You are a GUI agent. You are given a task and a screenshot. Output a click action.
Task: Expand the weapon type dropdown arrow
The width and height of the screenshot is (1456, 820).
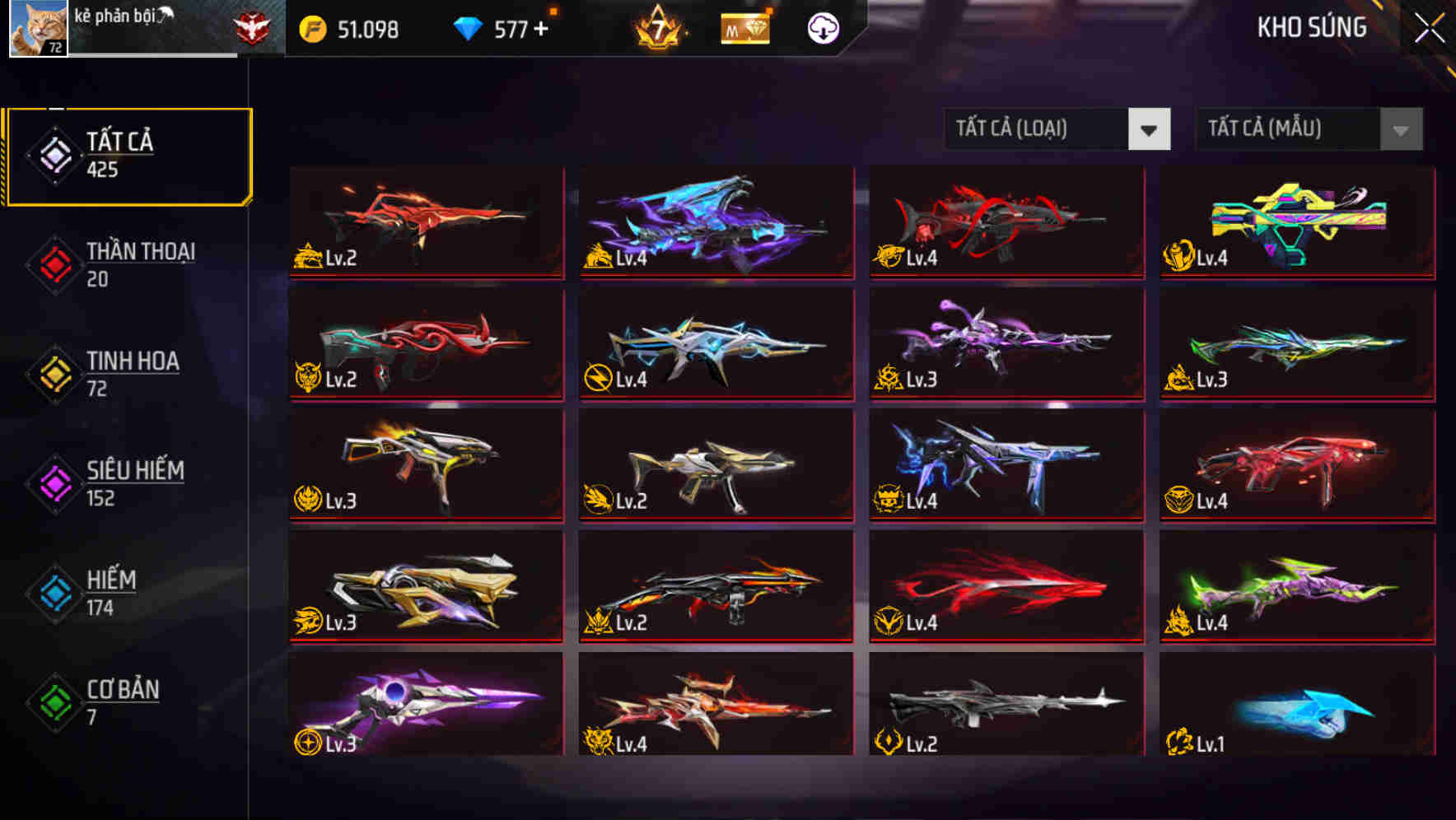pos(1150,129)
